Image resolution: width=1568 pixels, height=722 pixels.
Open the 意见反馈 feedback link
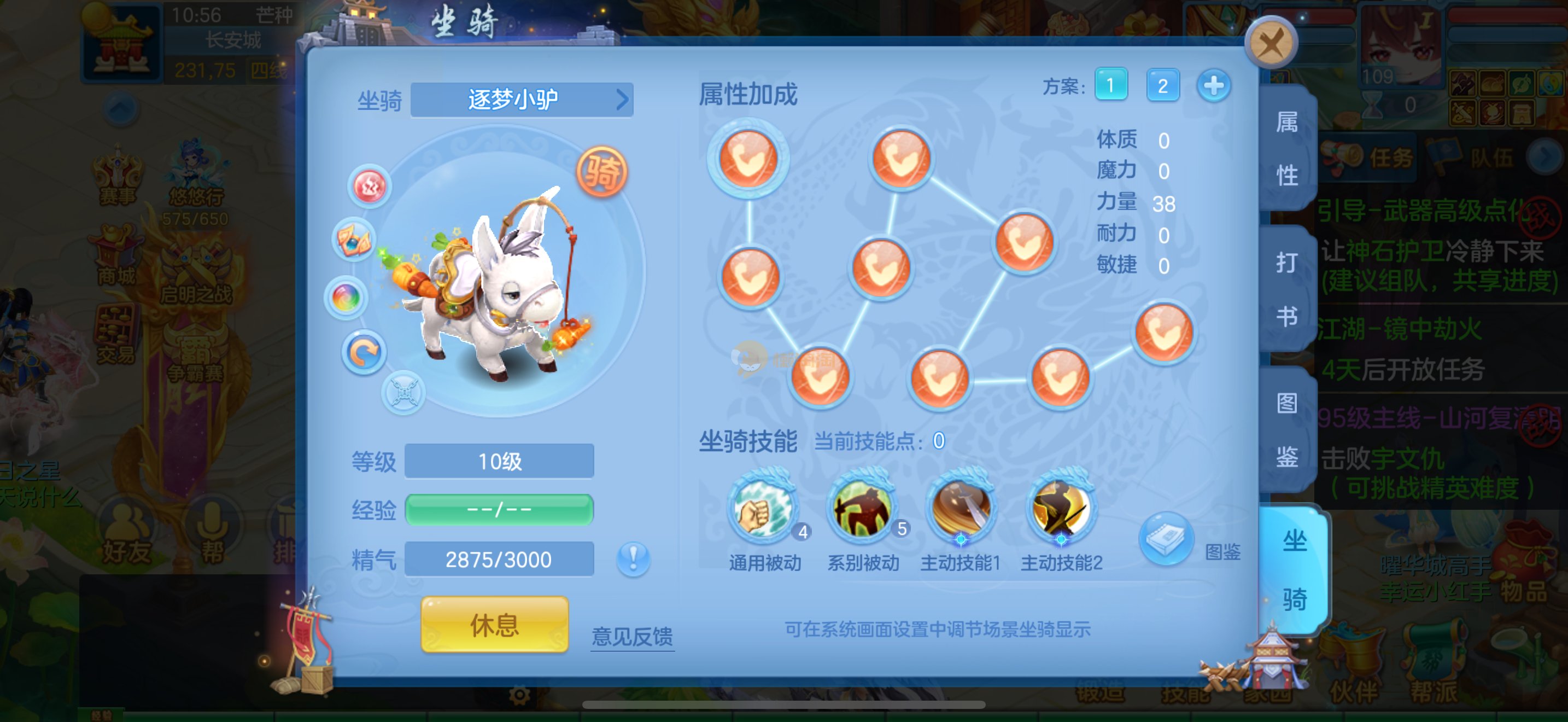tap(632, 637)
